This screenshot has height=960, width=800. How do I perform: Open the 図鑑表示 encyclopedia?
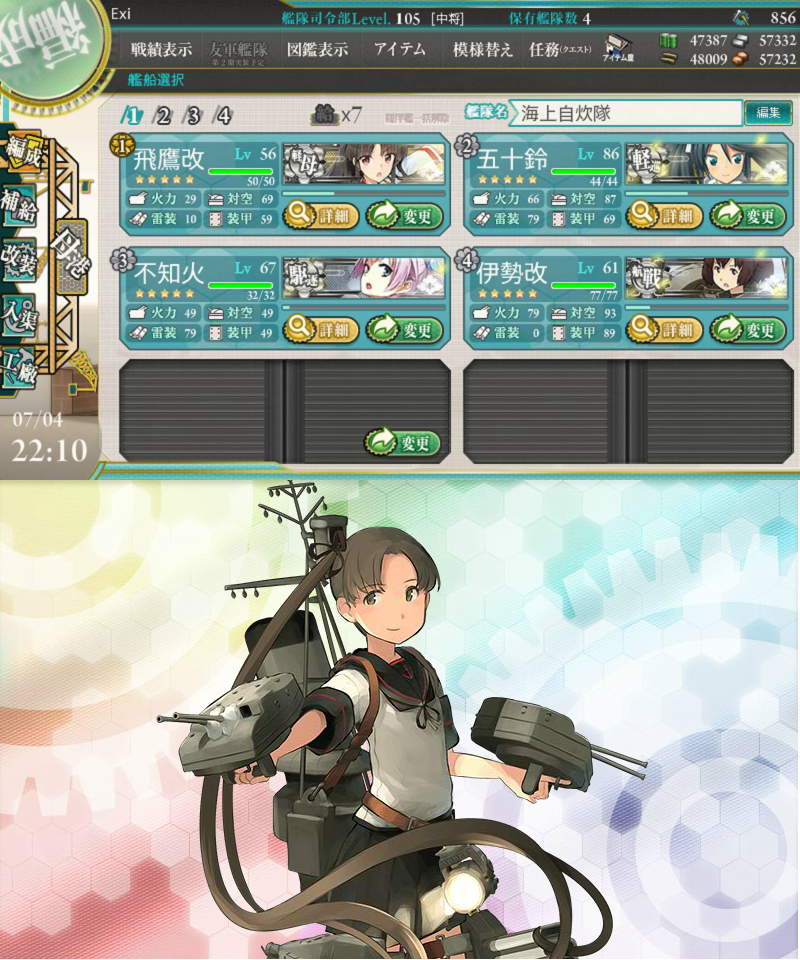click(317, 49)
